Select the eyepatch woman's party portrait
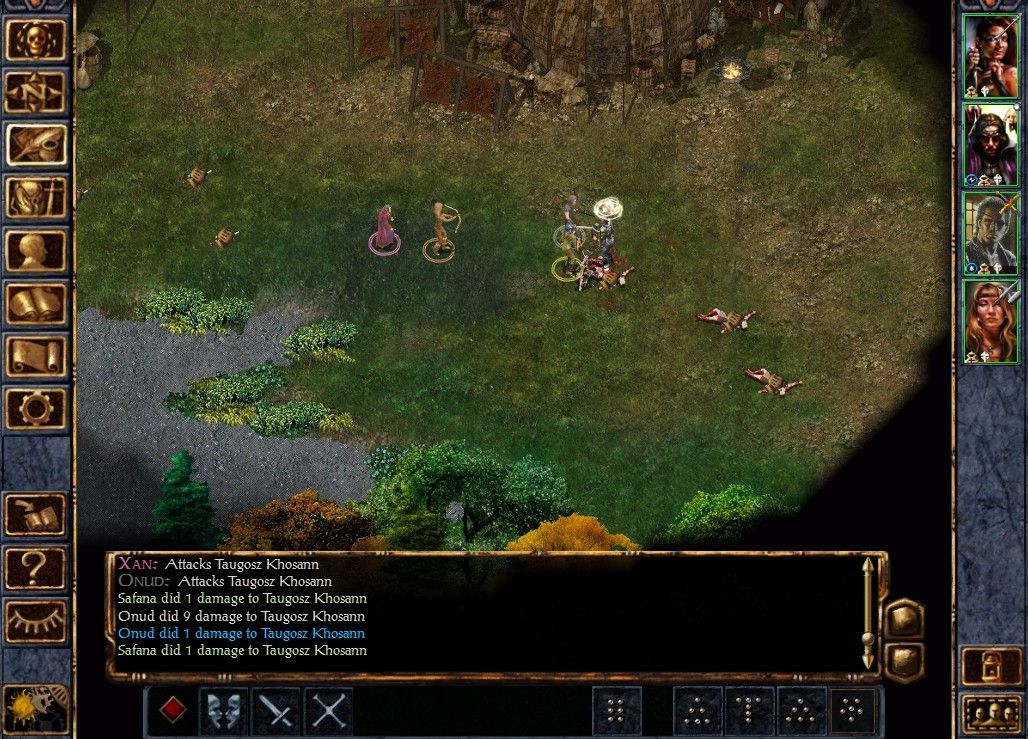Viewport: 1028px width, 739px height. [x=990, y=56]
